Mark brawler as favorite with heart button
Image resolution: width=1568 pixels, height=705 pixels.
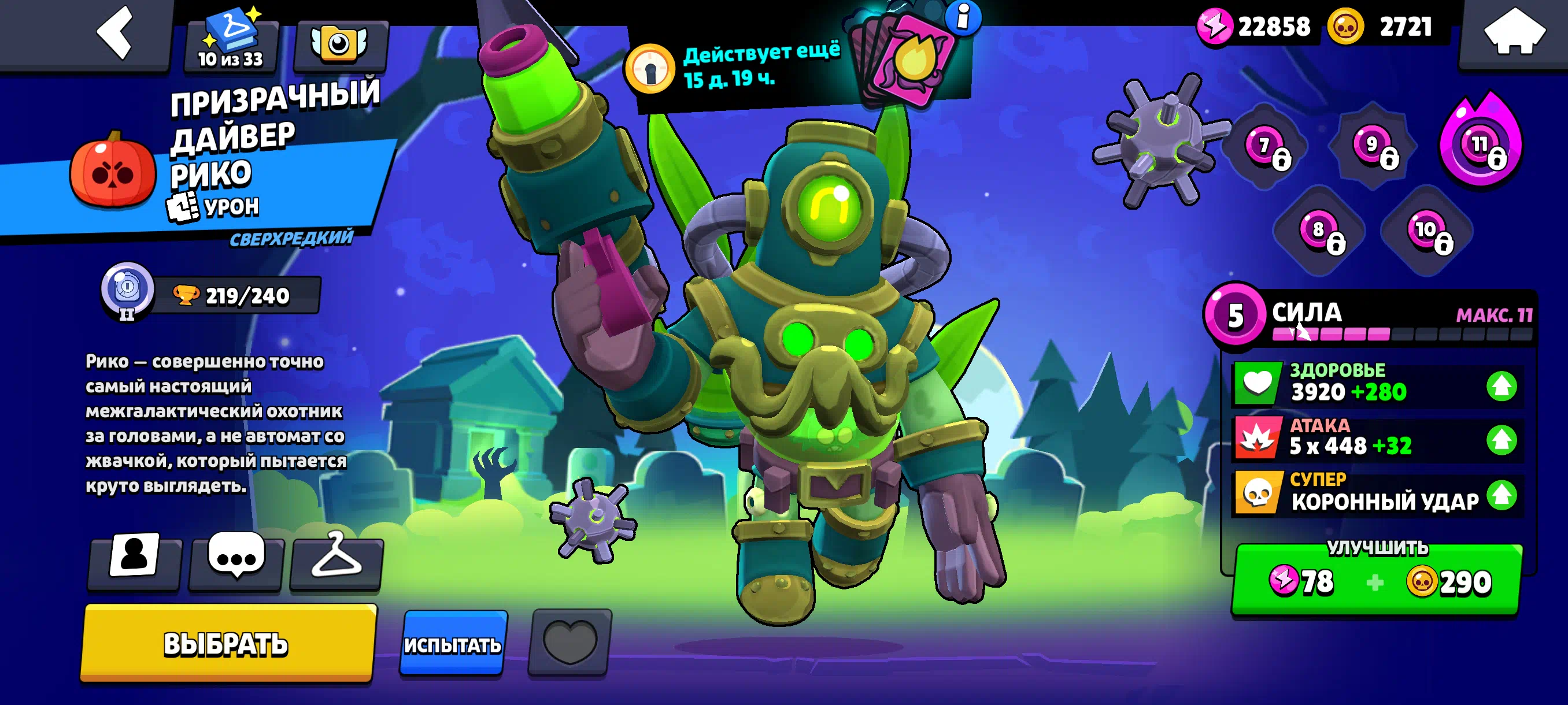569,642
